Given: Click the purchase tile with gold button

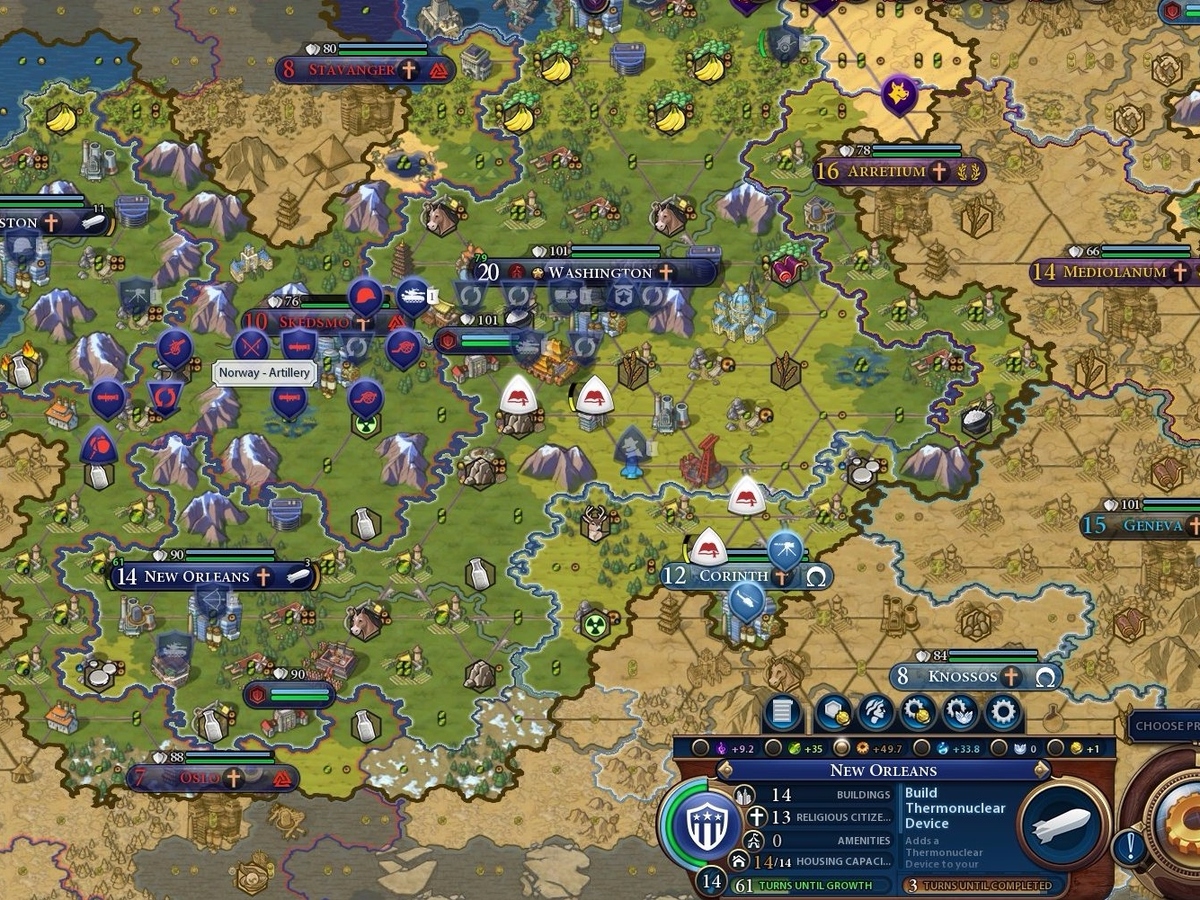Looking at the screenshot, I should (833, 712).
